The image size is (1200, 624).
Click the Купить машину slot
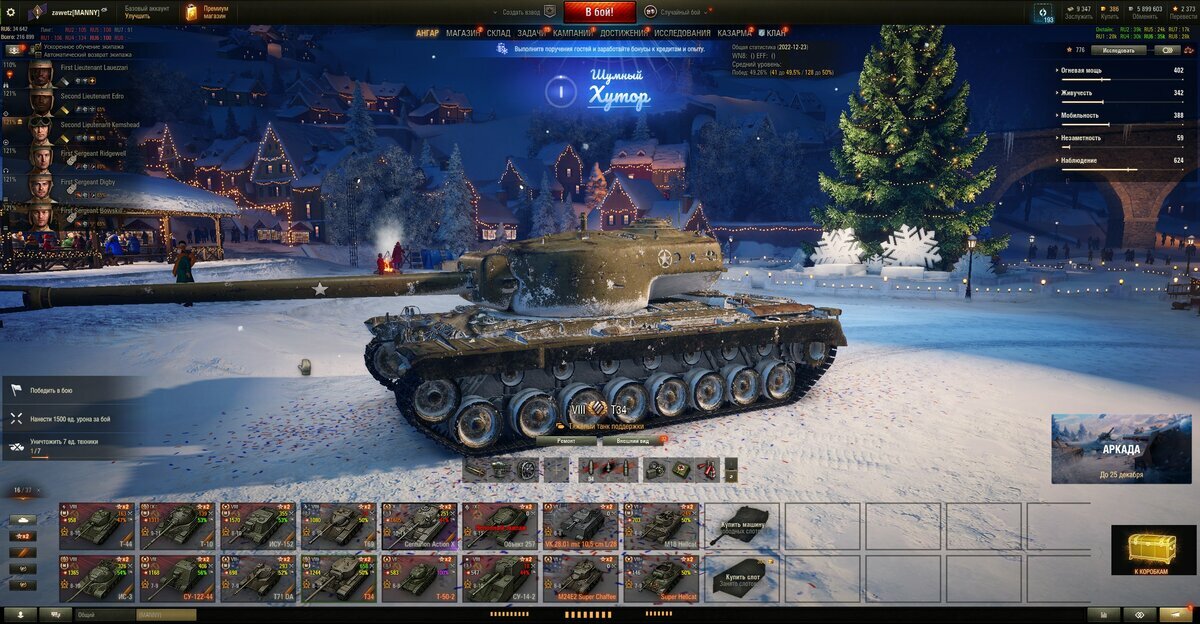click(x=742, y=526)
